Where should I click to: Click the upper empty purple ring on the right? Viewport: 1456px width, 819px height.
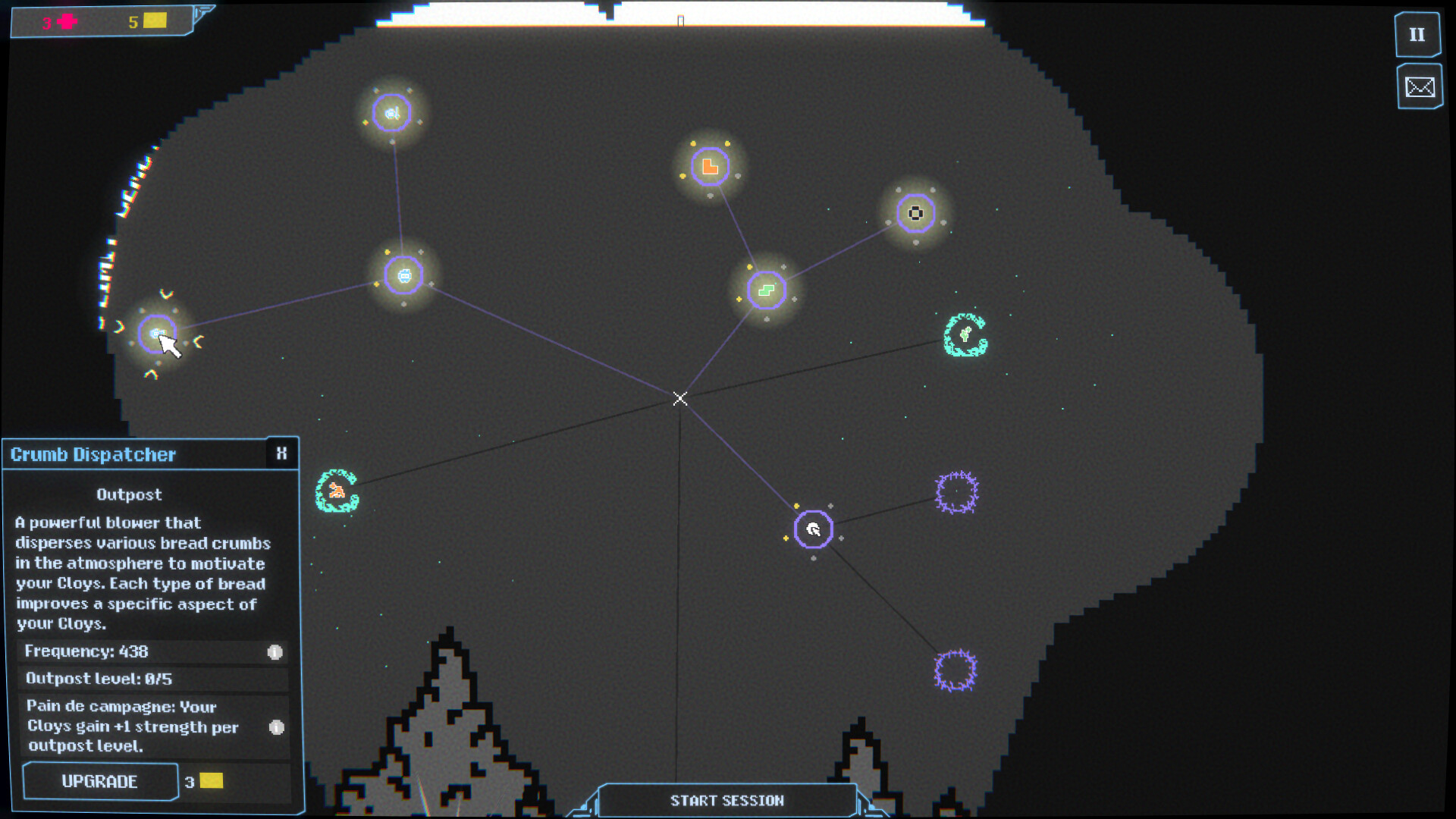click(x=957, y=491)
